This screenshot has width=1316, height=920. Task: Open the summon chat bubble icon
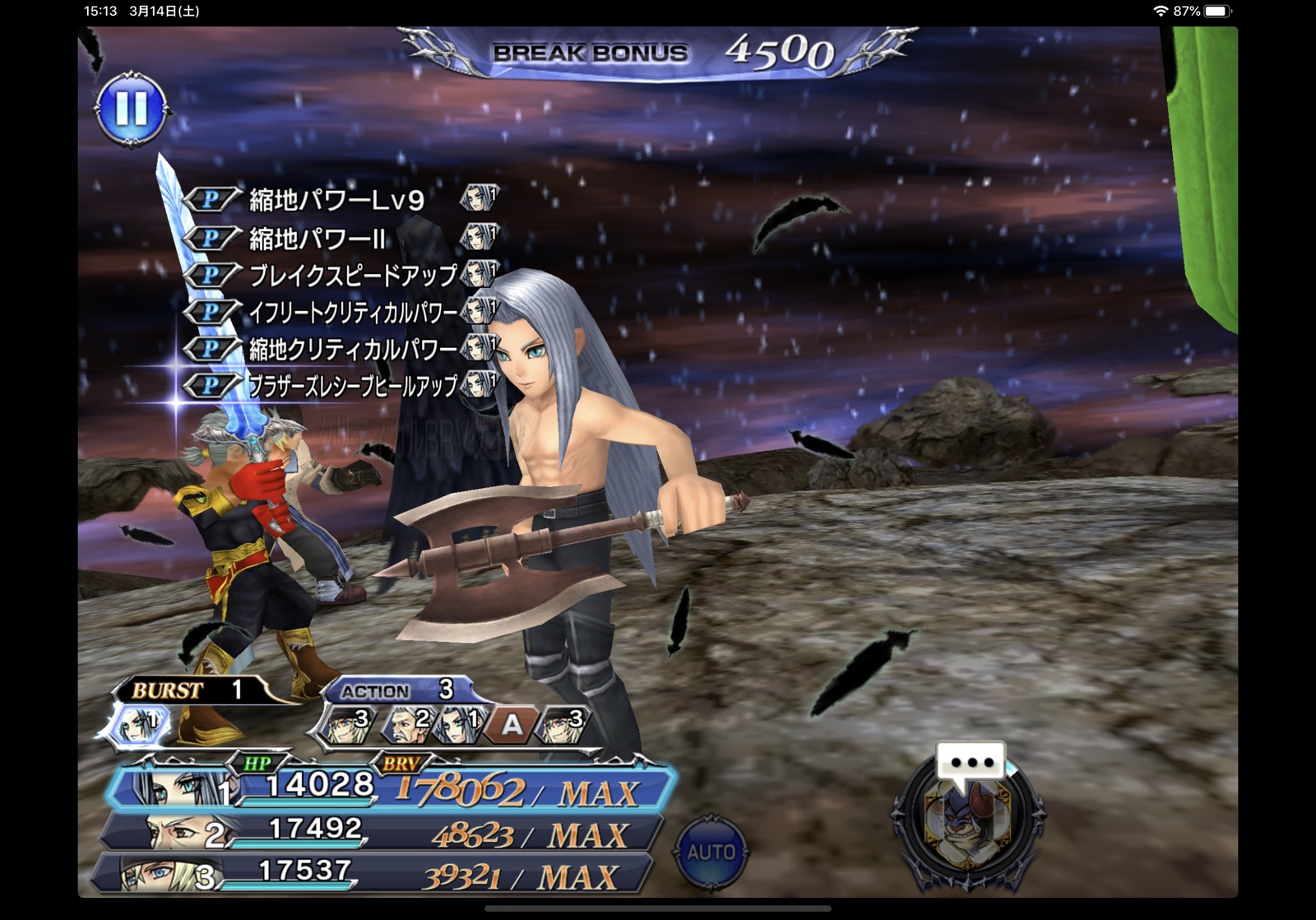coord(971,762)
